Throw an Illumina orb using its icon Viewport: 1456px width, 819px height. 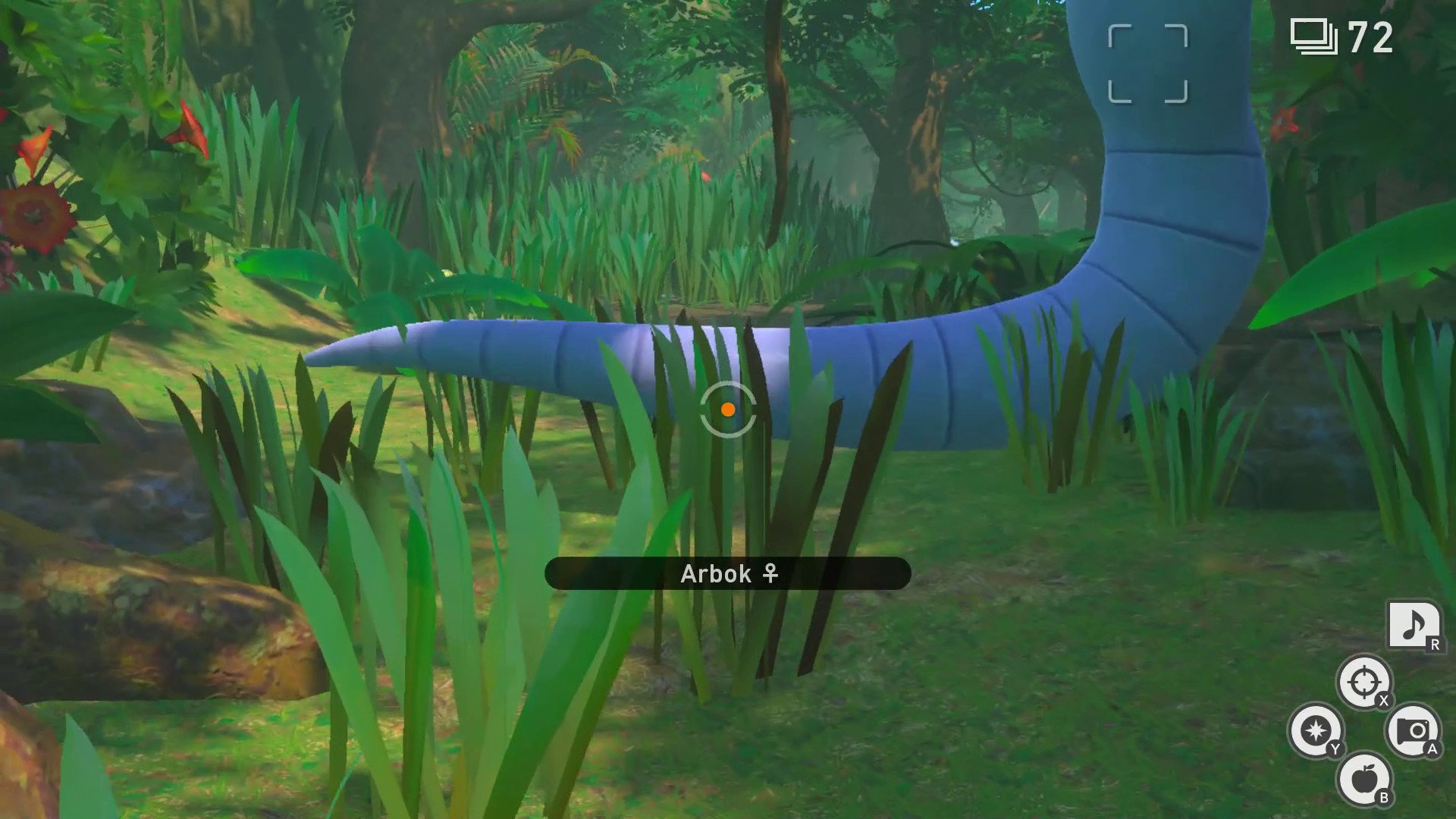pos(1316,730)
